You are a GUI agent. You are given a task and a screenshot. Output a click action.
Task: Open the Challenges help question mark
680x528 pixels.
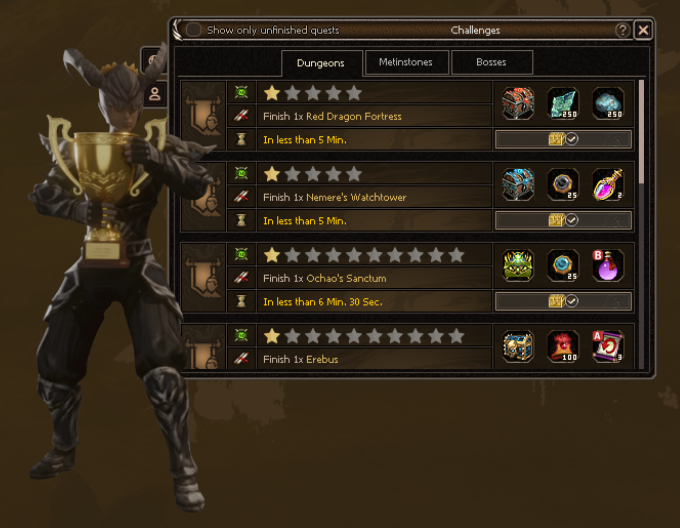click(623, 30)
